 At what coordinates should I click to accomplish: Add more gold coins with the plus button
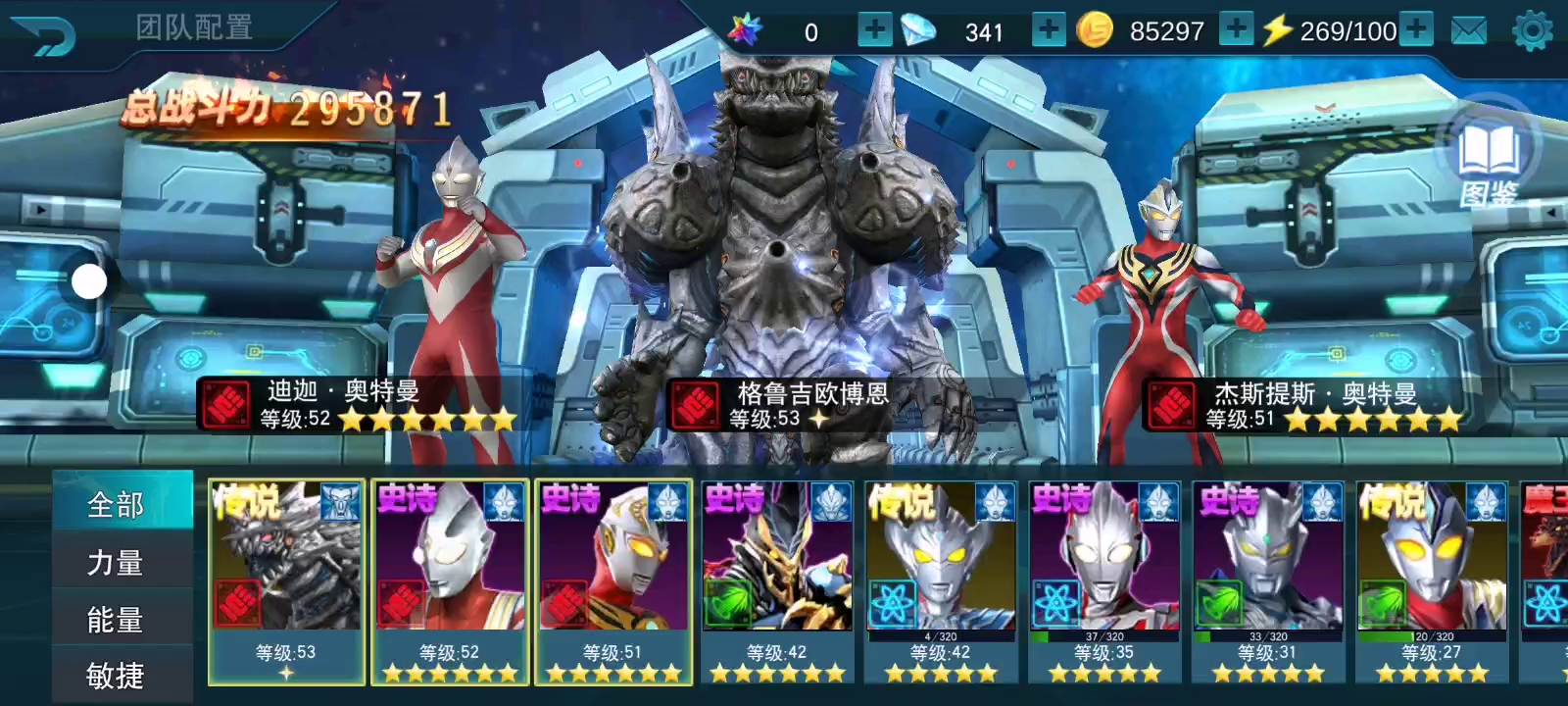tap(1236, 30)
